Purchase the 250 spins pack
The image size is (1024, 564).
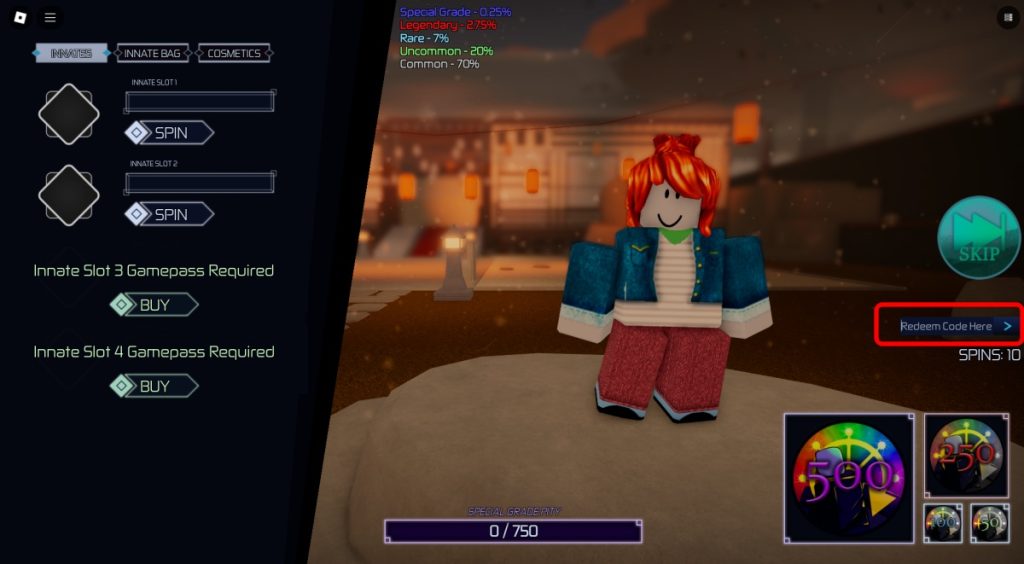tap(966, 455)
